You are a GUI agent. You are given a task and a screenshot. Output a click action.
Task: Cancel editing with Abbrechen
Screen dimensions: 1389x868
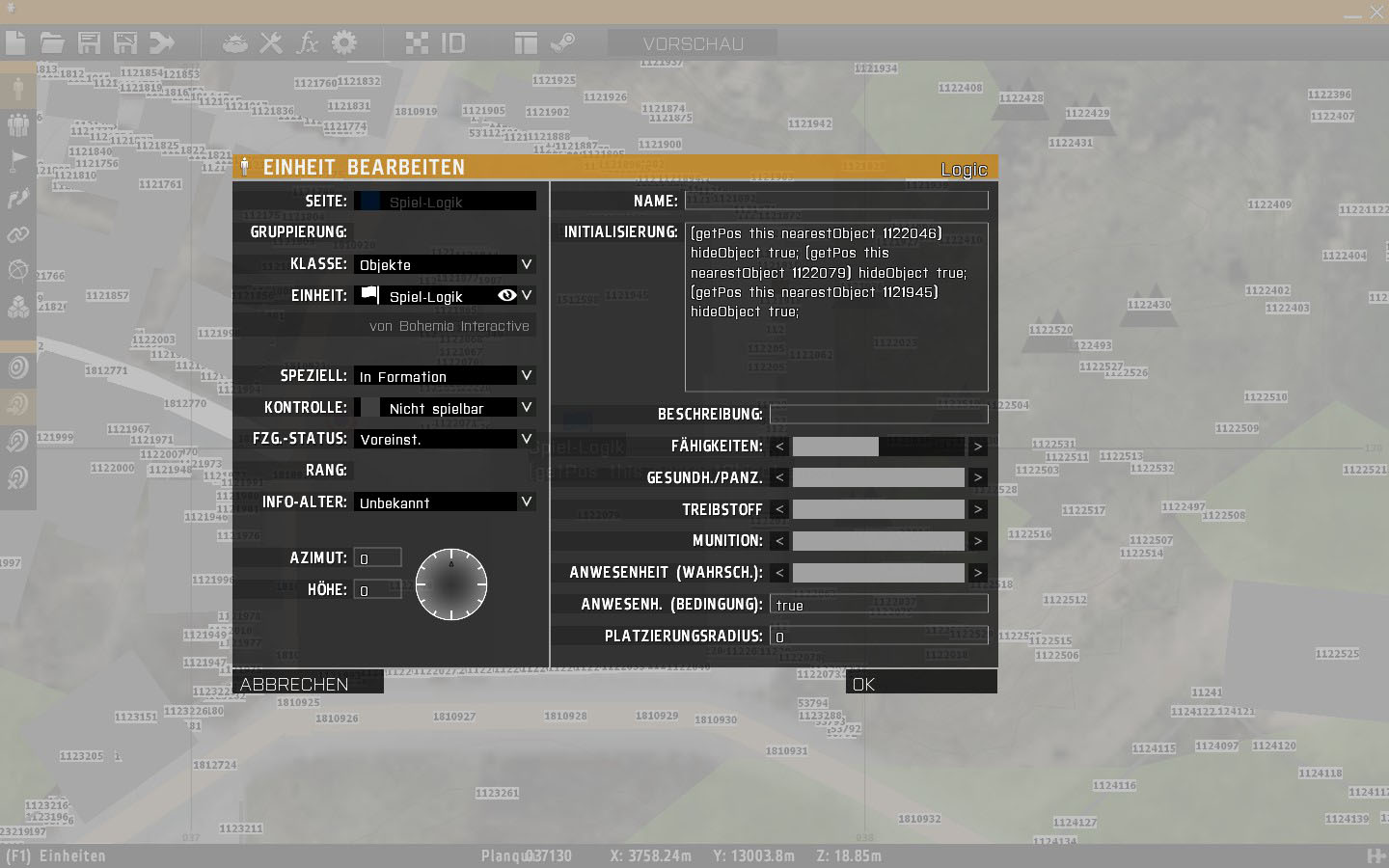pos(308,684)
